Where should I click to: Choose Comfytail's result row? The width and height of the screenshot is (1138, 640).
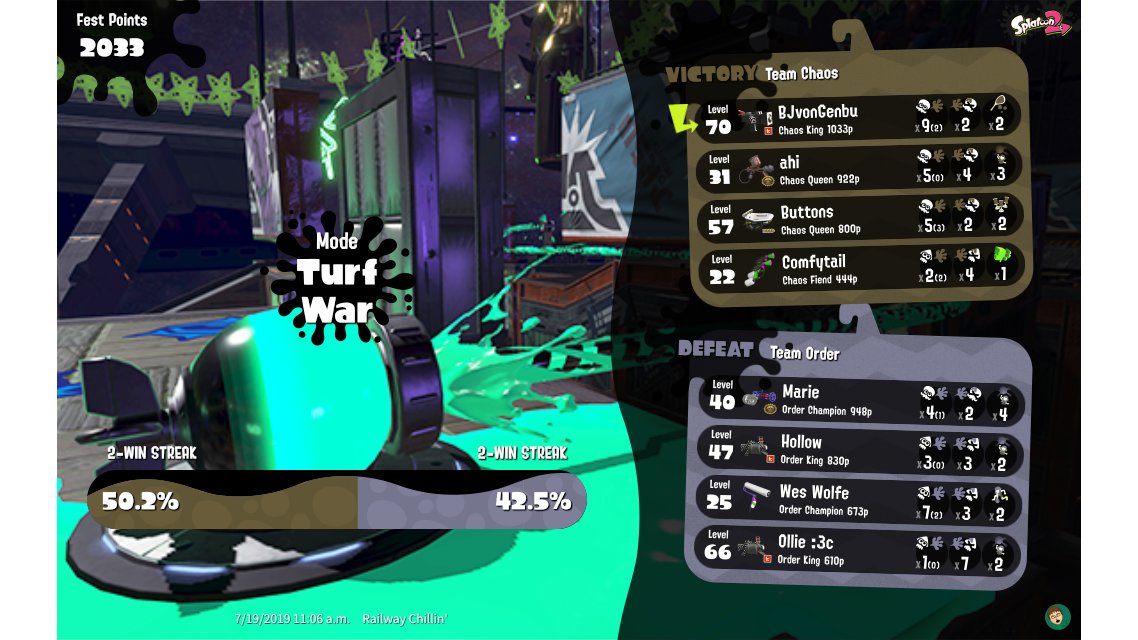[x=860, y=268]
